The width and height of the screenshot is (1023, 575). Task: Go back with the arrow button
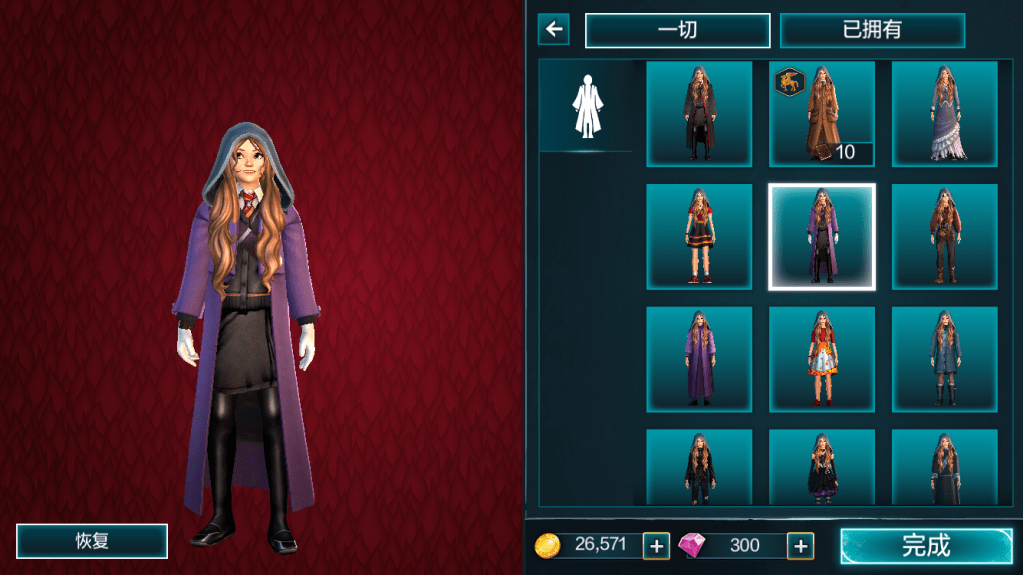point(553,29)
